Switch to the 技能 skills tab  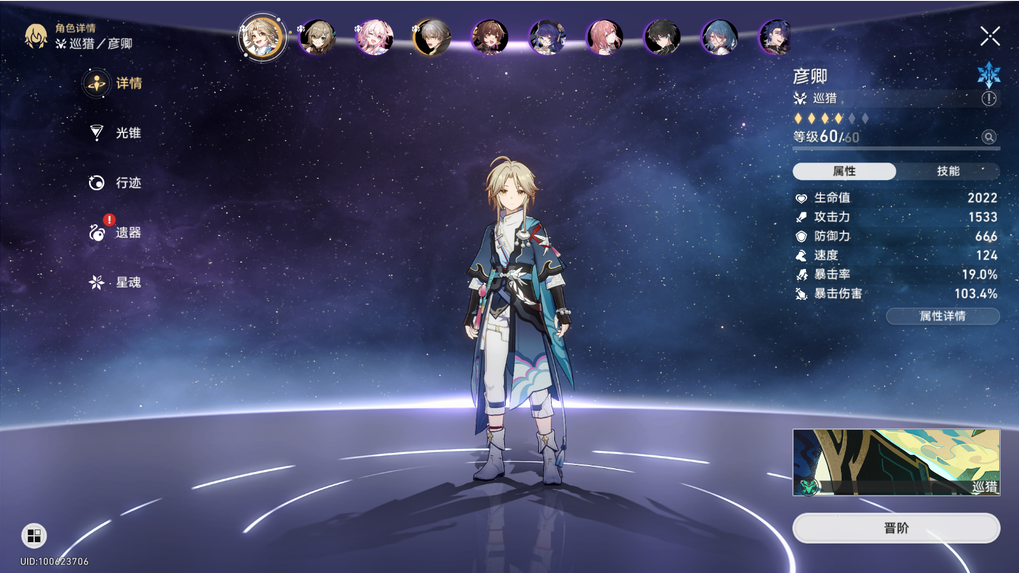(948, 172)
